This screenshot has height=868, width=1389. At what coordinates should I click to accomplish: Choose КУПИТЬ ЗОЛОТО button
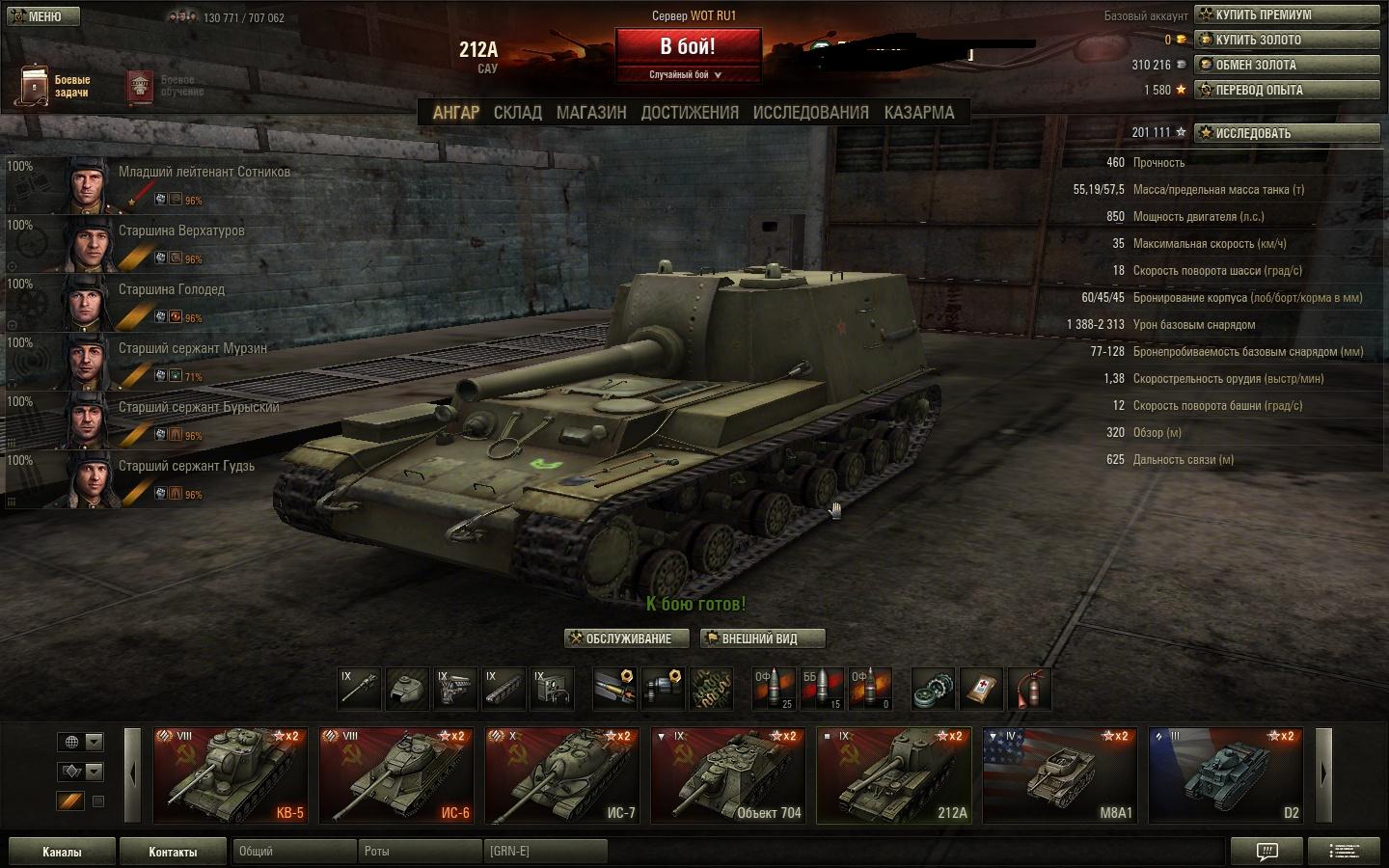coord(1287,40)
